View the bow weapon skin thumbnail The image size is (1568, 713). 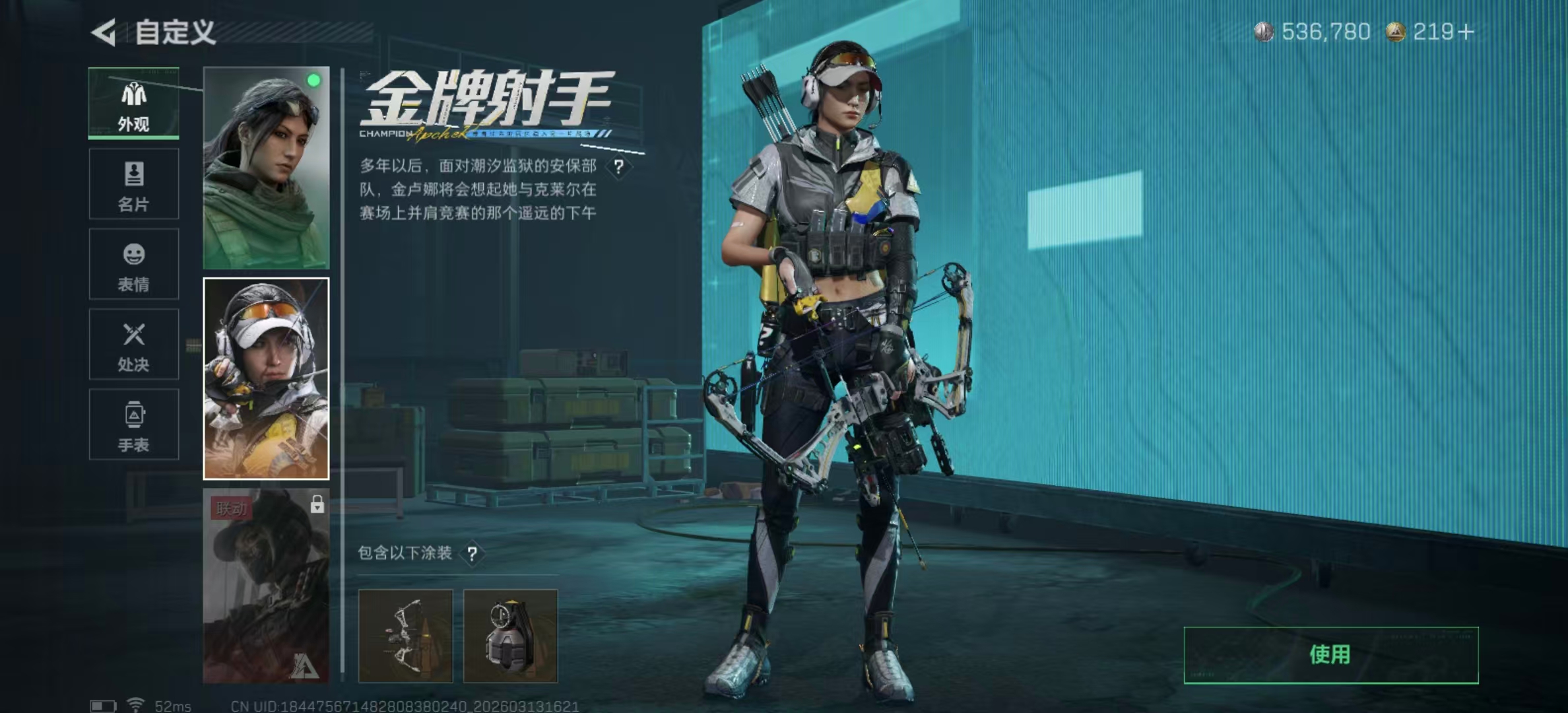pyautogui.click(x=406, y=636)
